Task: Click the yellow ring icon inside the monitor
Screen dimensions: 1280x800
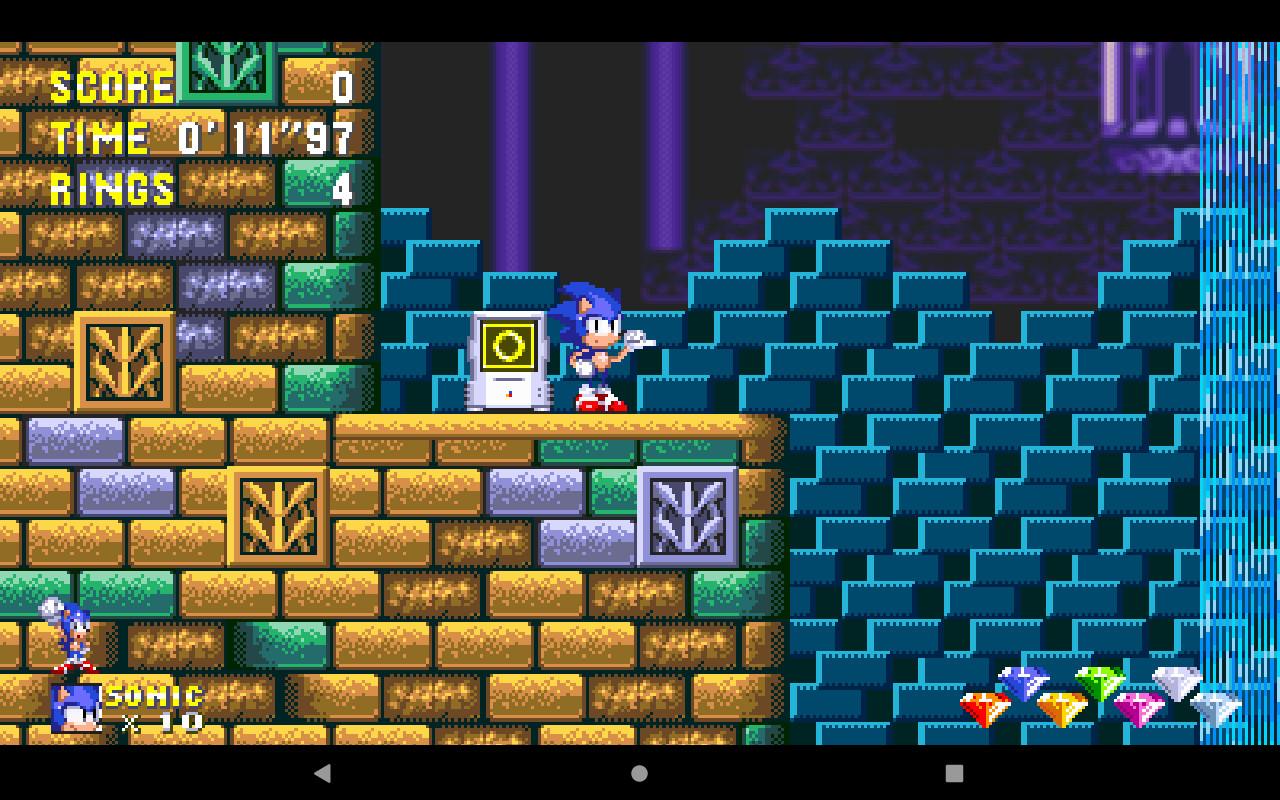Action: click(x=508, y=345)
